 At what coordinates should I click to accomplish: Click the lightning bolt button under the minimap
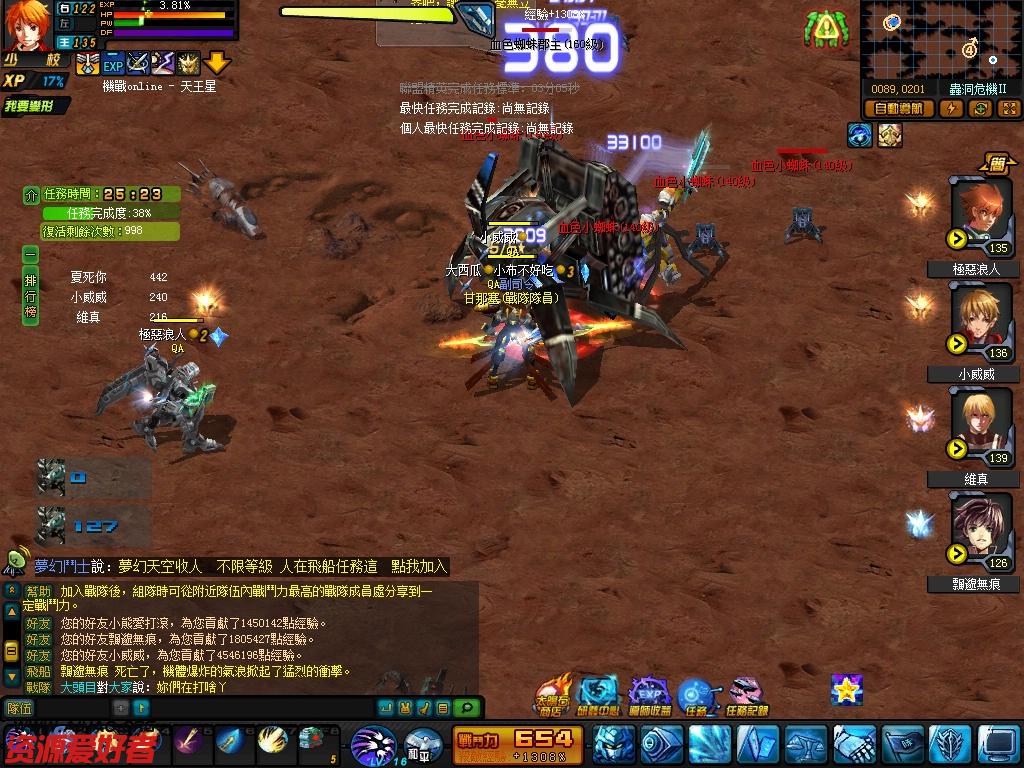(x=951, y=109)
